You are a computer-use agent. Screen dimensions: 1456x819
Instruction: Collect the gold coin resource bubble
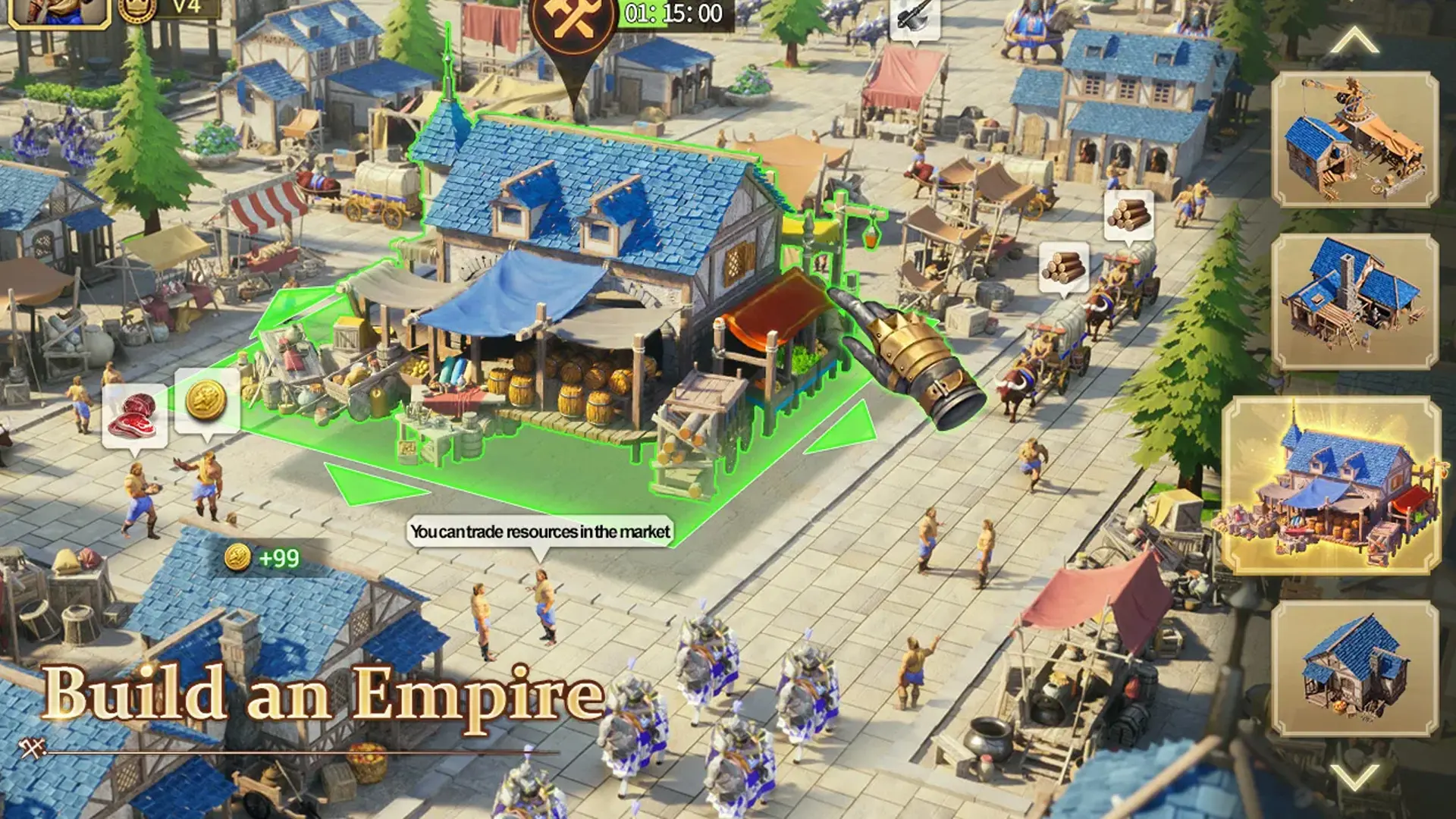tap(206, 400)
